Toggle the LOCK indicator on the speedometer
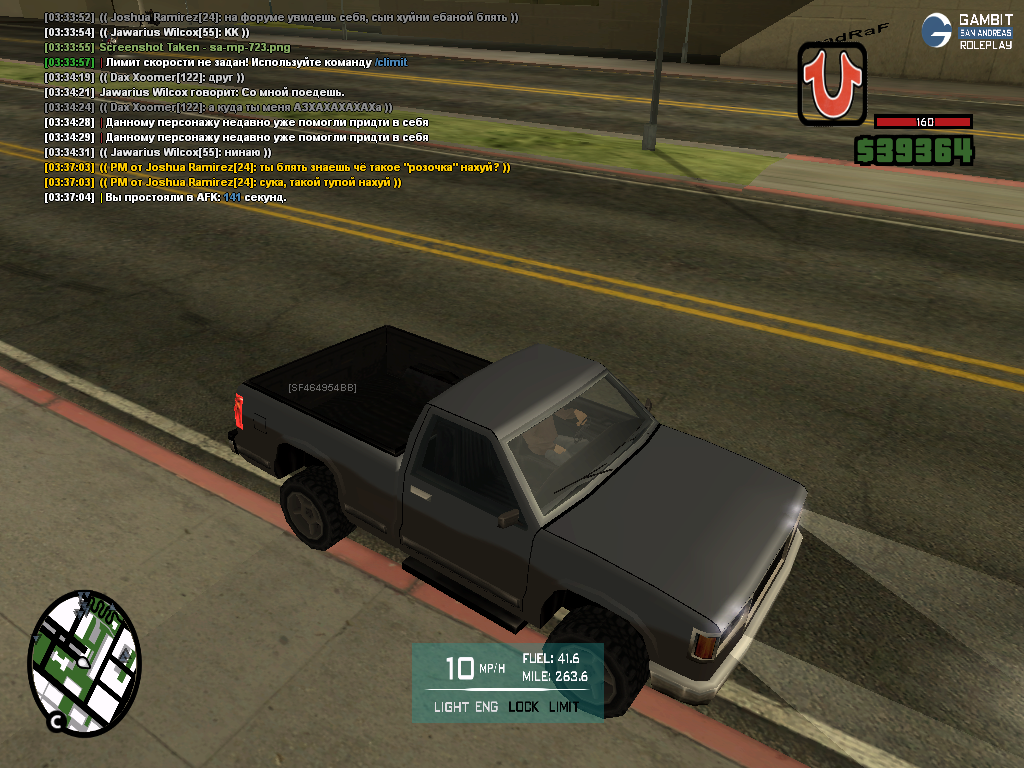 click(523, 707)
